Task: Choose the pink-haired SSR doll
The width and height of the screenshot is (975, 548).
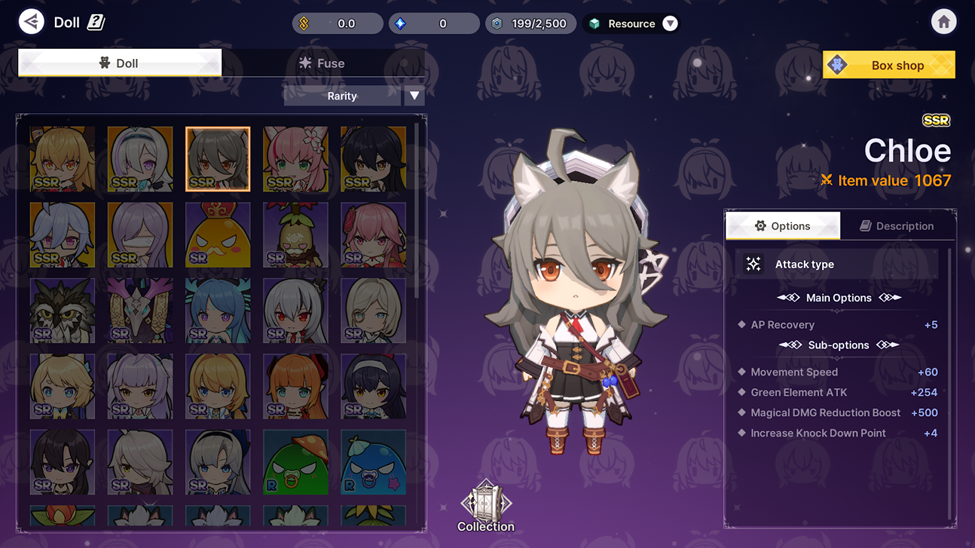Action: pos(295,158)
